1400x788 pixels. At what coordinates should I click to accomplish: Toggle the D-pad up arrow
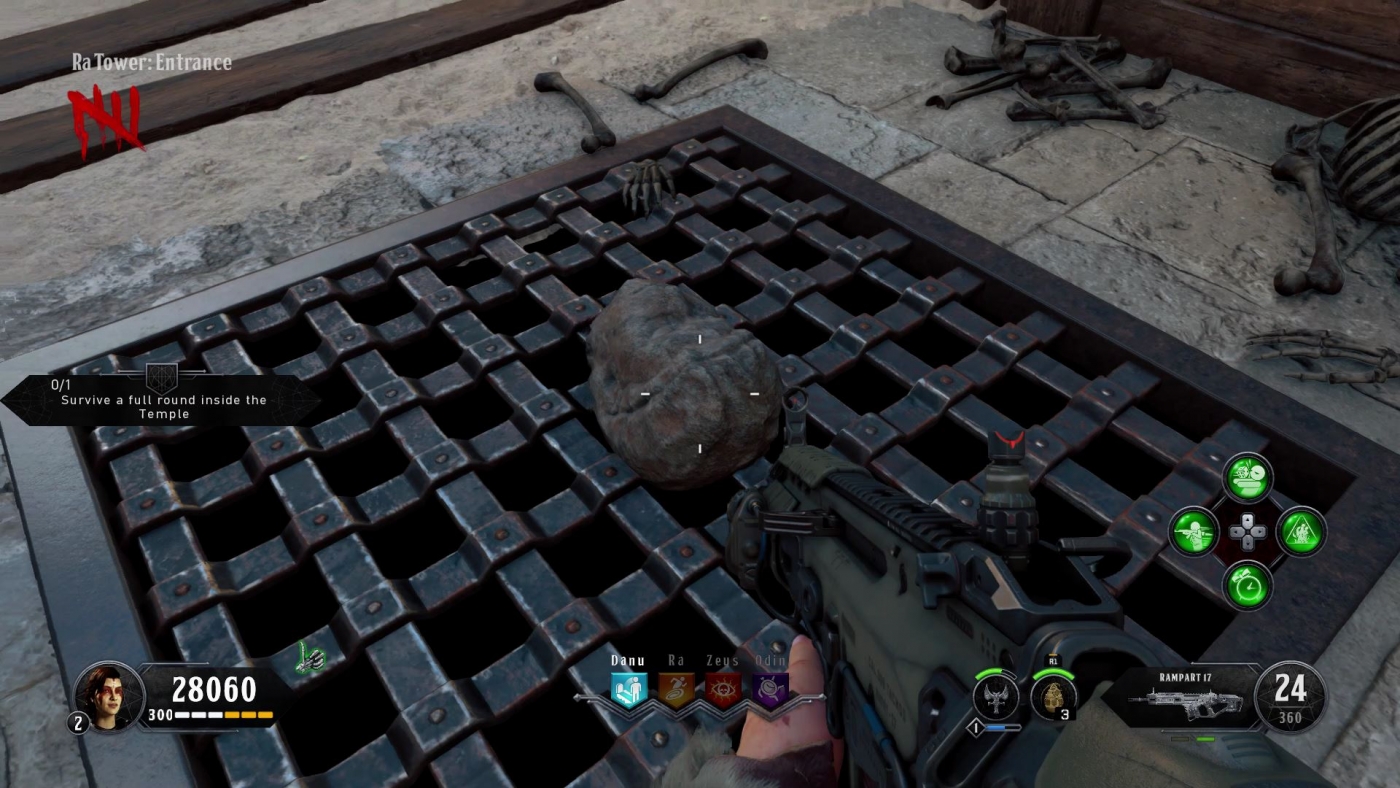(x=1247, y=521)
